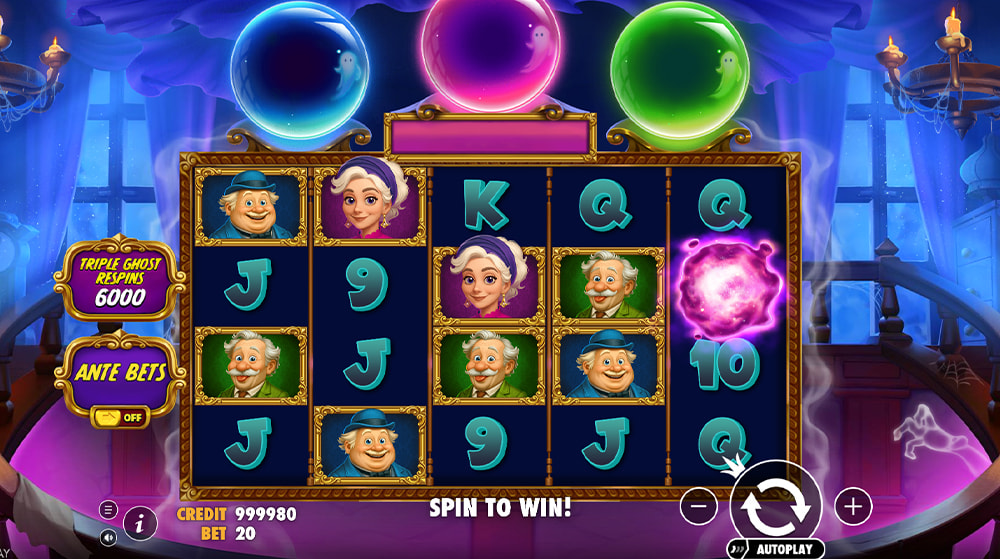
Task: Decrease the bet with the minus button
Action: (698, 507)
